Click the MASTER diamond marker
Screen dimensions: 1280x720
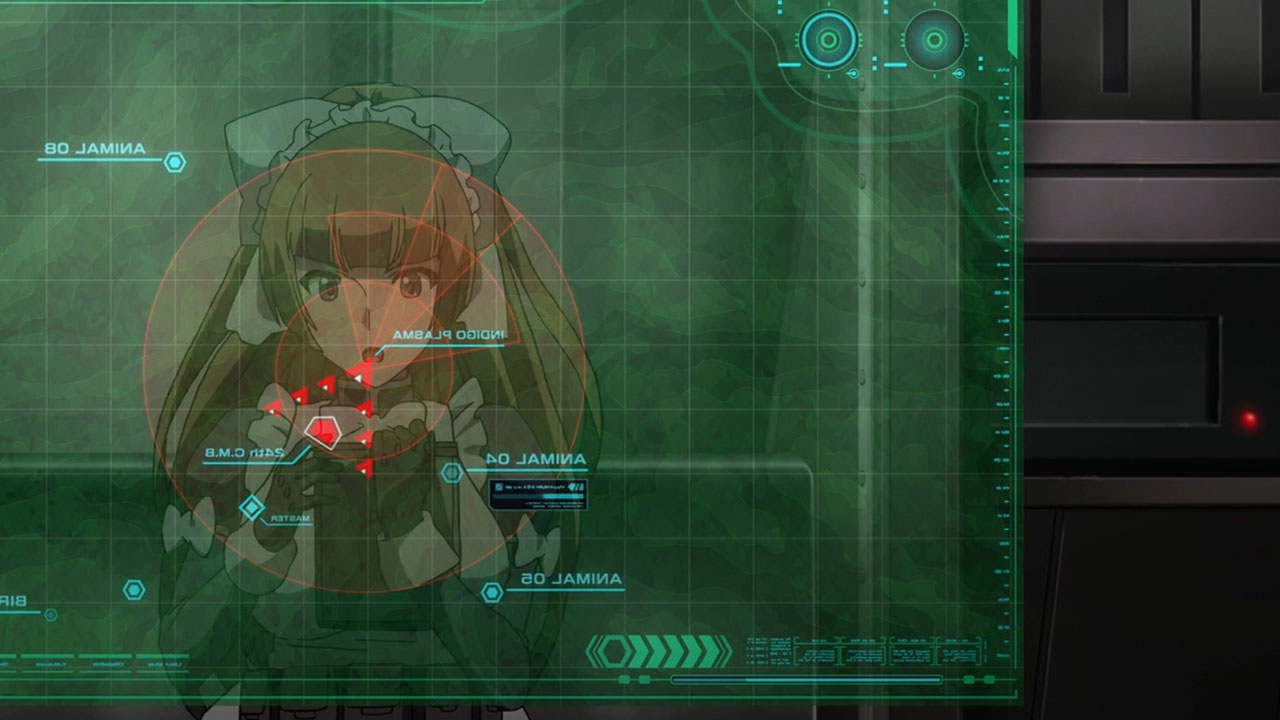click(251, 508)
